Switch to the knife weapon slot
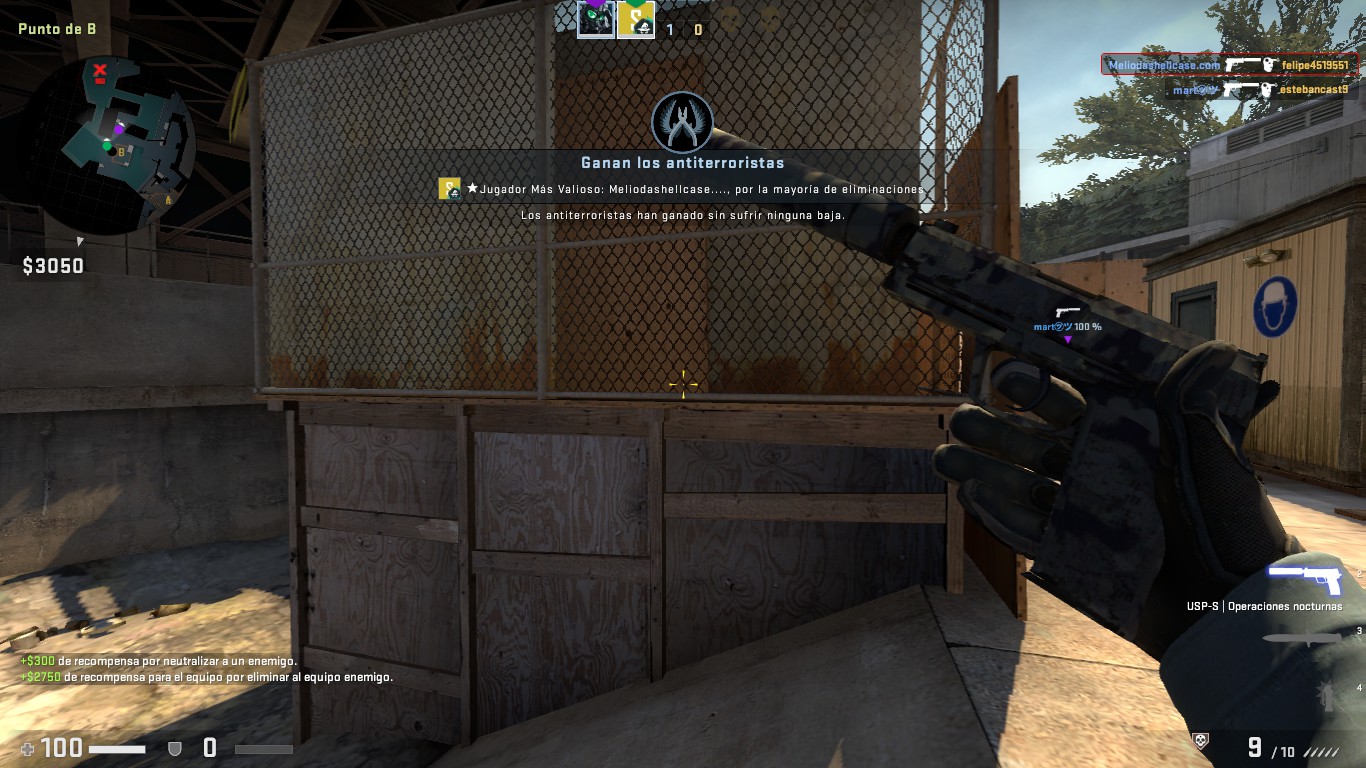 (x=1302, y=638)
